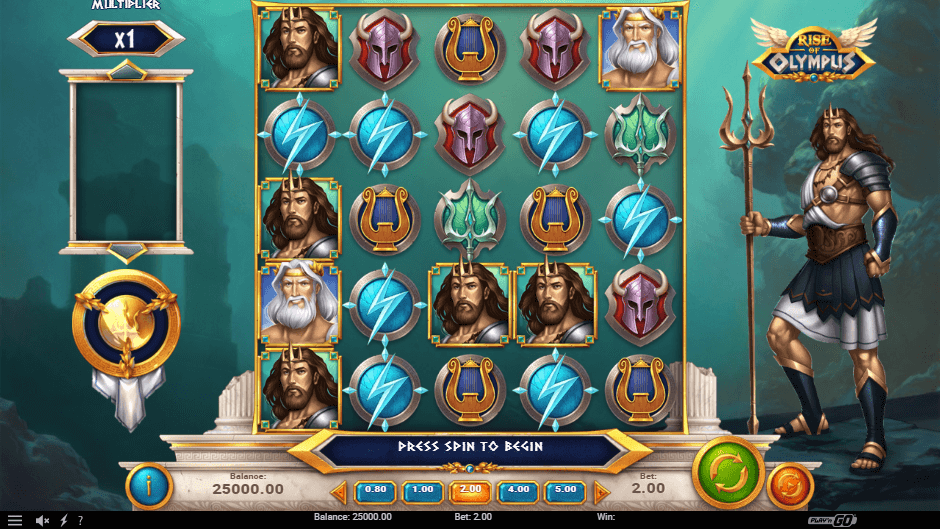Toggle the lightning fast-play icon
This screenshot has height=529, width=940.
pos(64,521)
